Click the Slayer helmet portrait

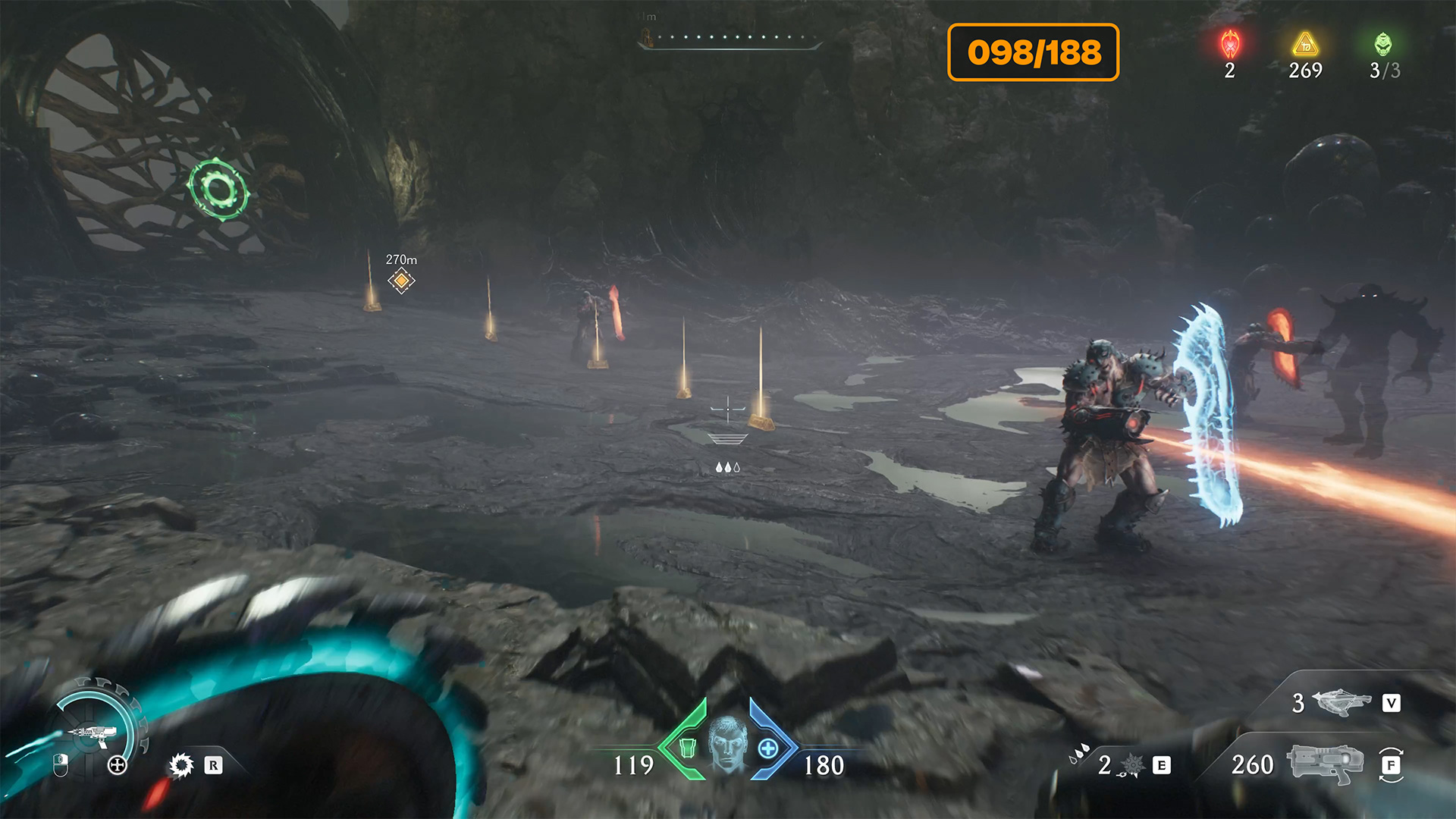coord(727,742)
